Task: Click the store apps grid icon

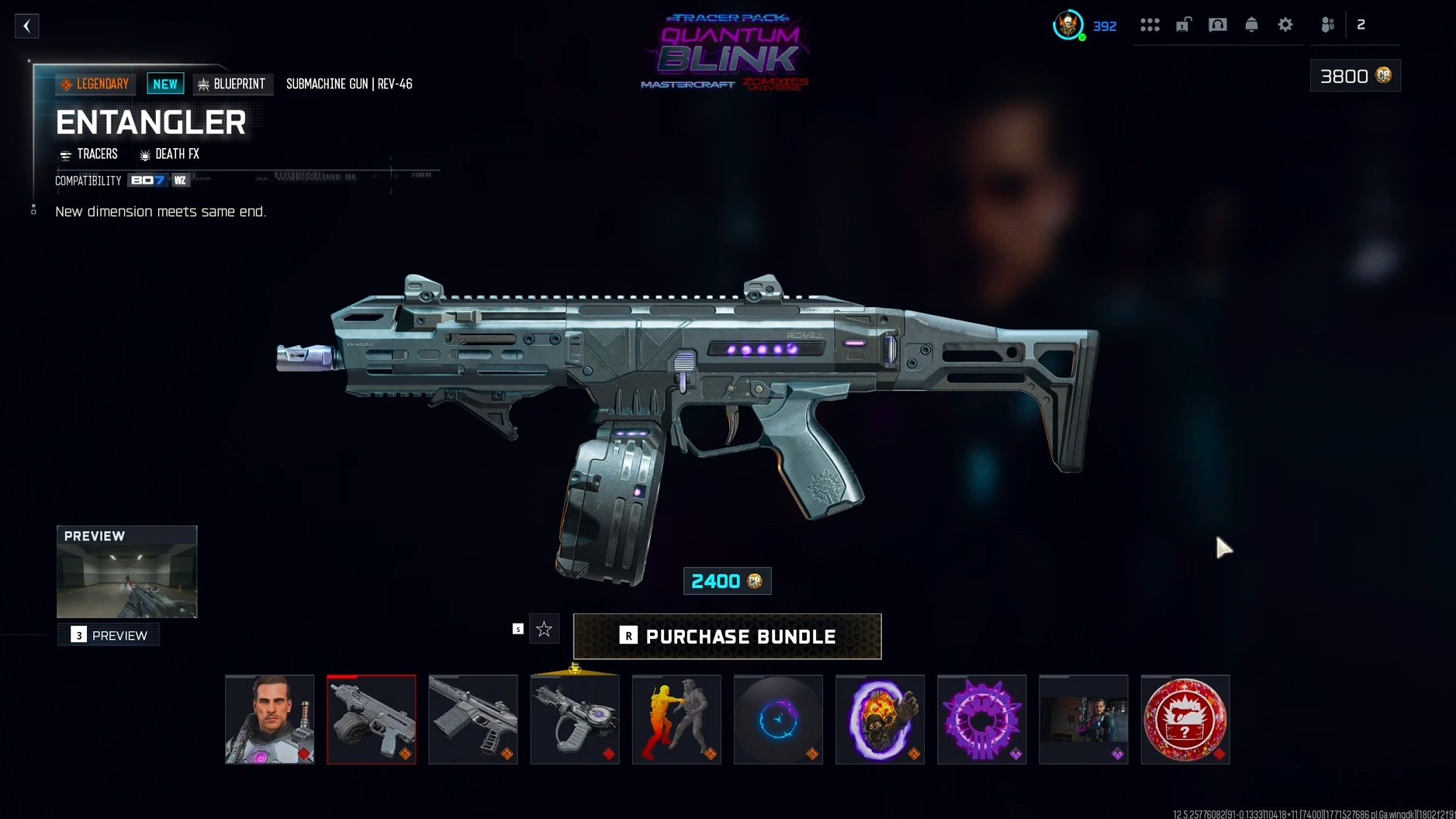Action: pos(1150,24)
